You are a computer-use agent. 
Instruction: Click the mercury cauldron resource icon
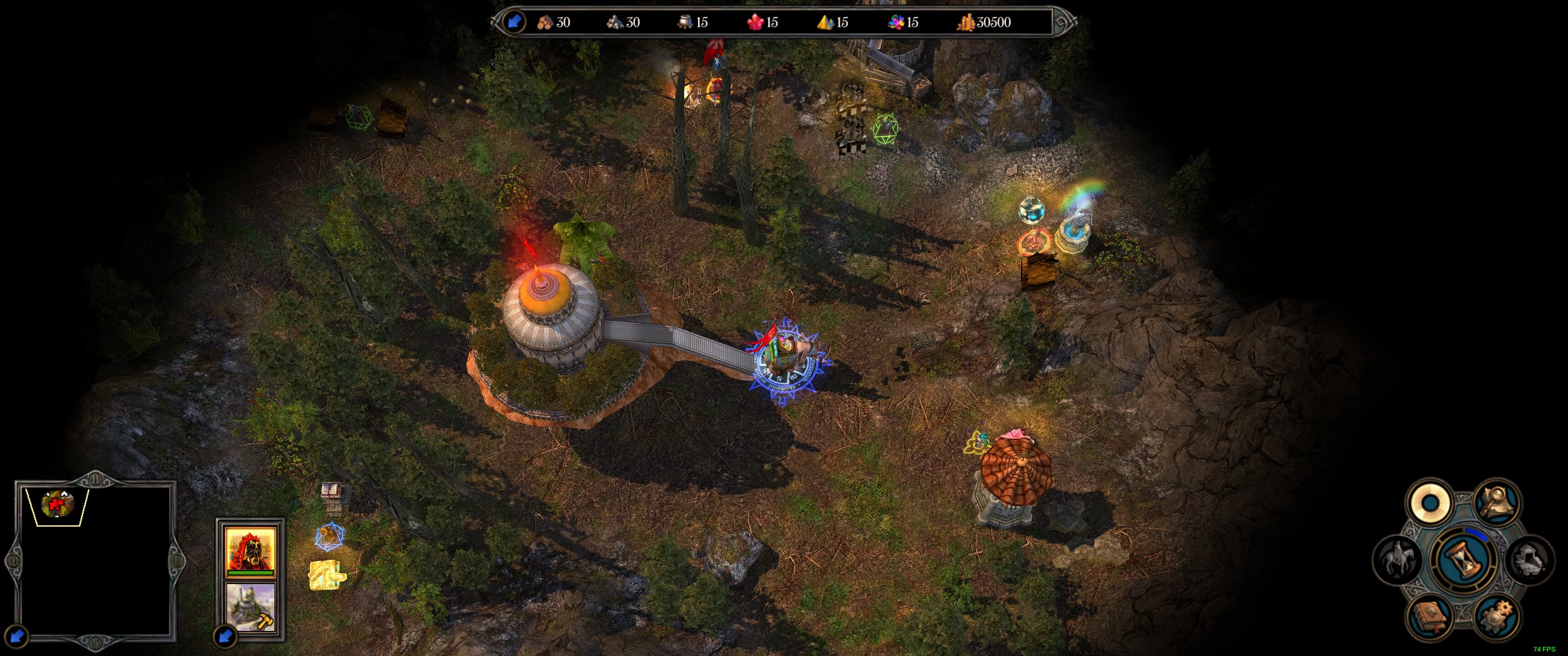[x=686, y=22]
